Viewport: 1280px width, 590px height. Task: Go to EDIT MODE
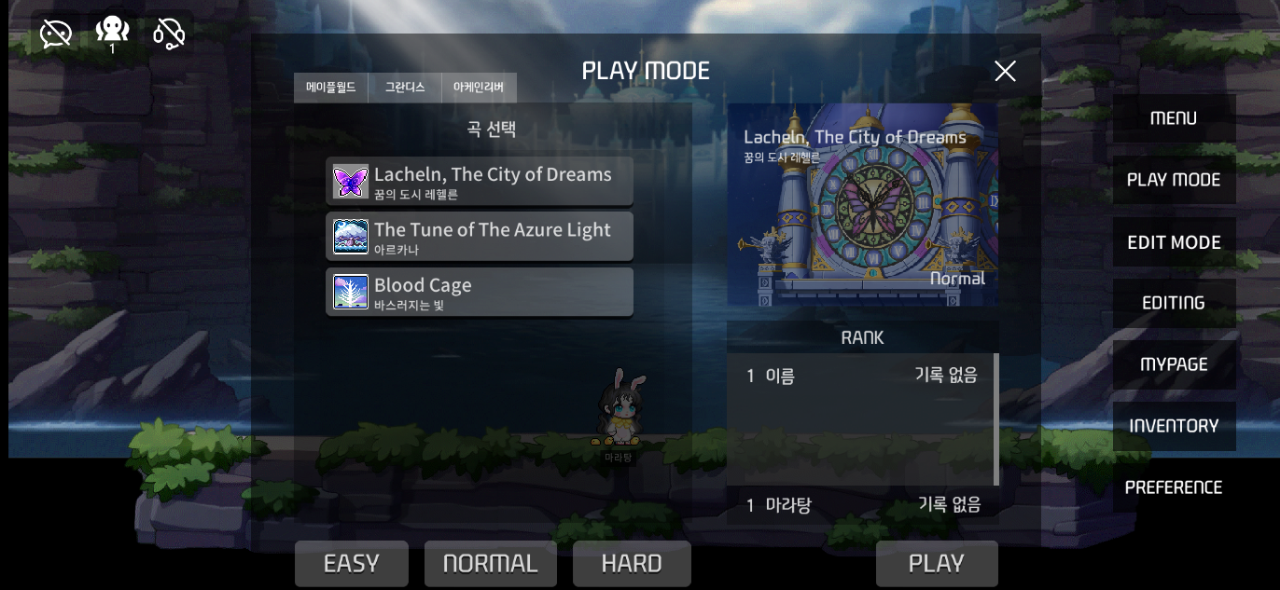(1173, 242)
